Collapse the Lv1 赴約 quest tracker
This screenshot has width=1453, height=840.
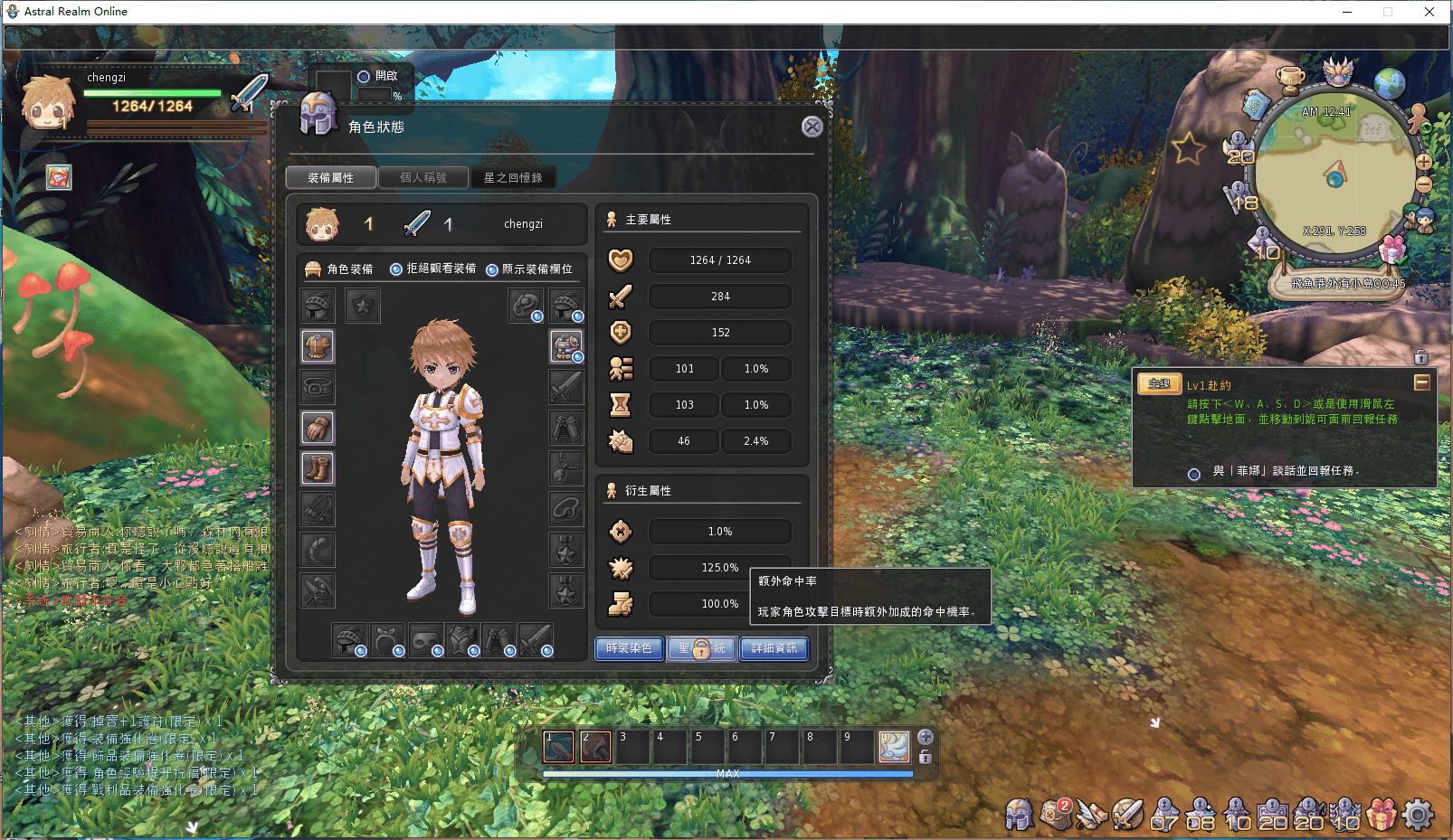point(1421,382)
